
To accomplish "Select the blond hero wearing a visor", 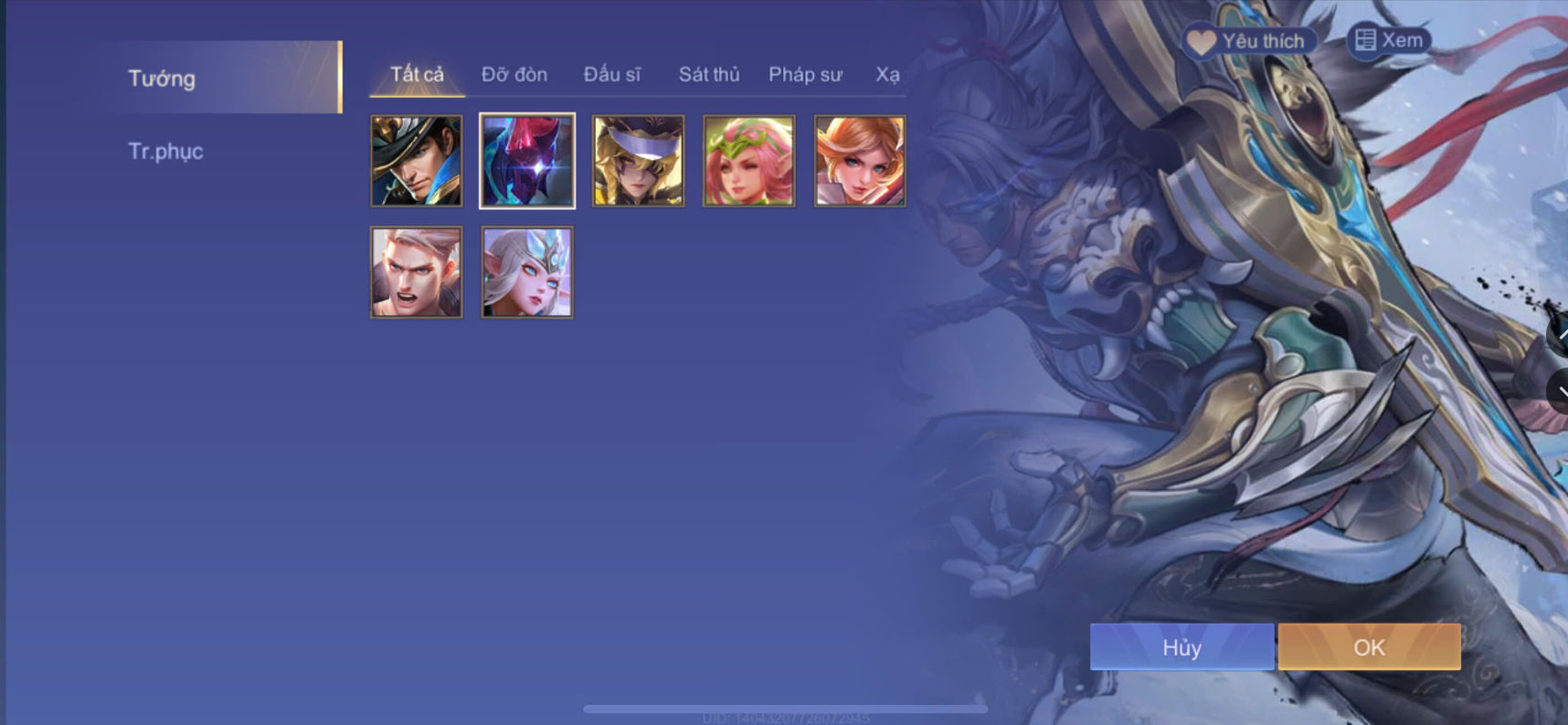I will click(x=638, y=161).
